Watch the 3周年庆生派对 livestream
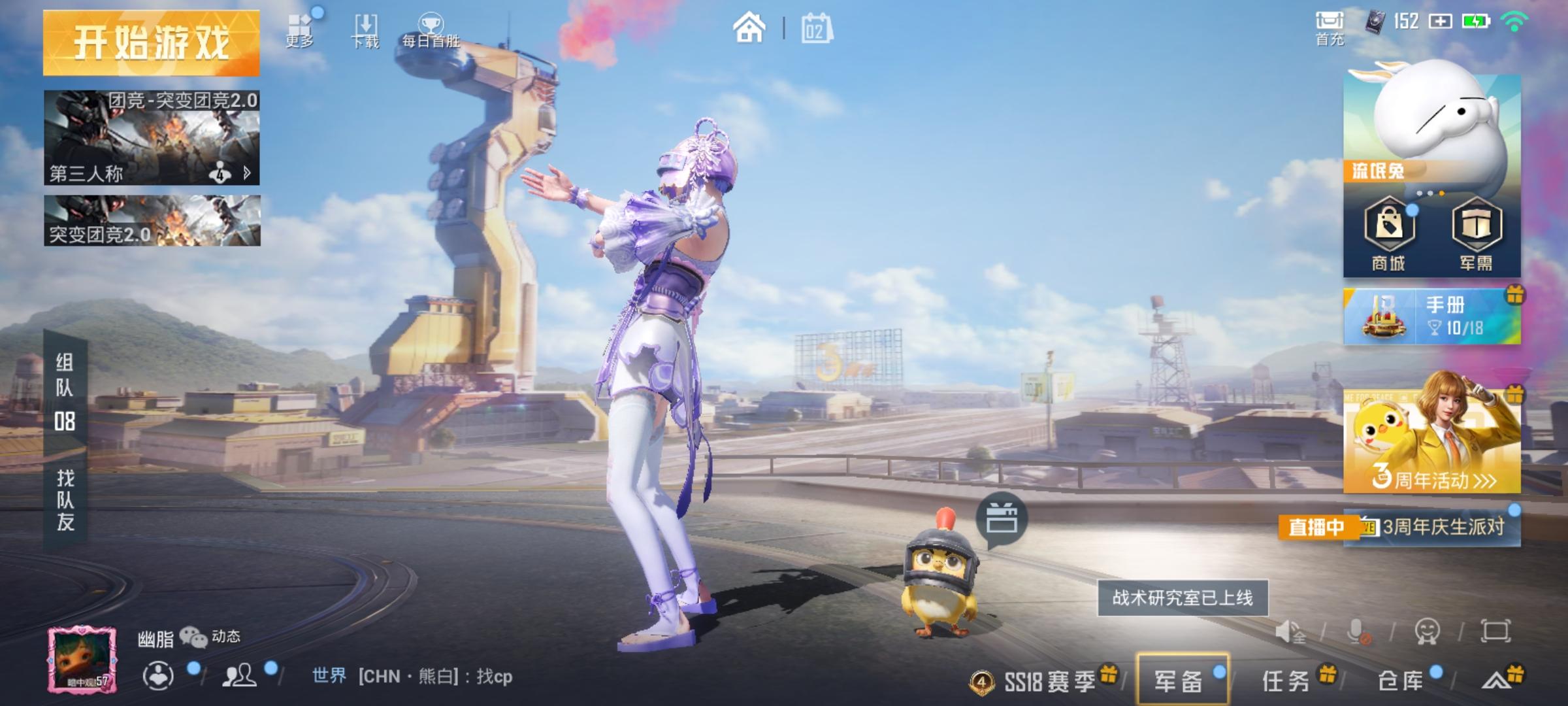The height and width of the screenshot is (706, 1568). (x=1431, y=527)
